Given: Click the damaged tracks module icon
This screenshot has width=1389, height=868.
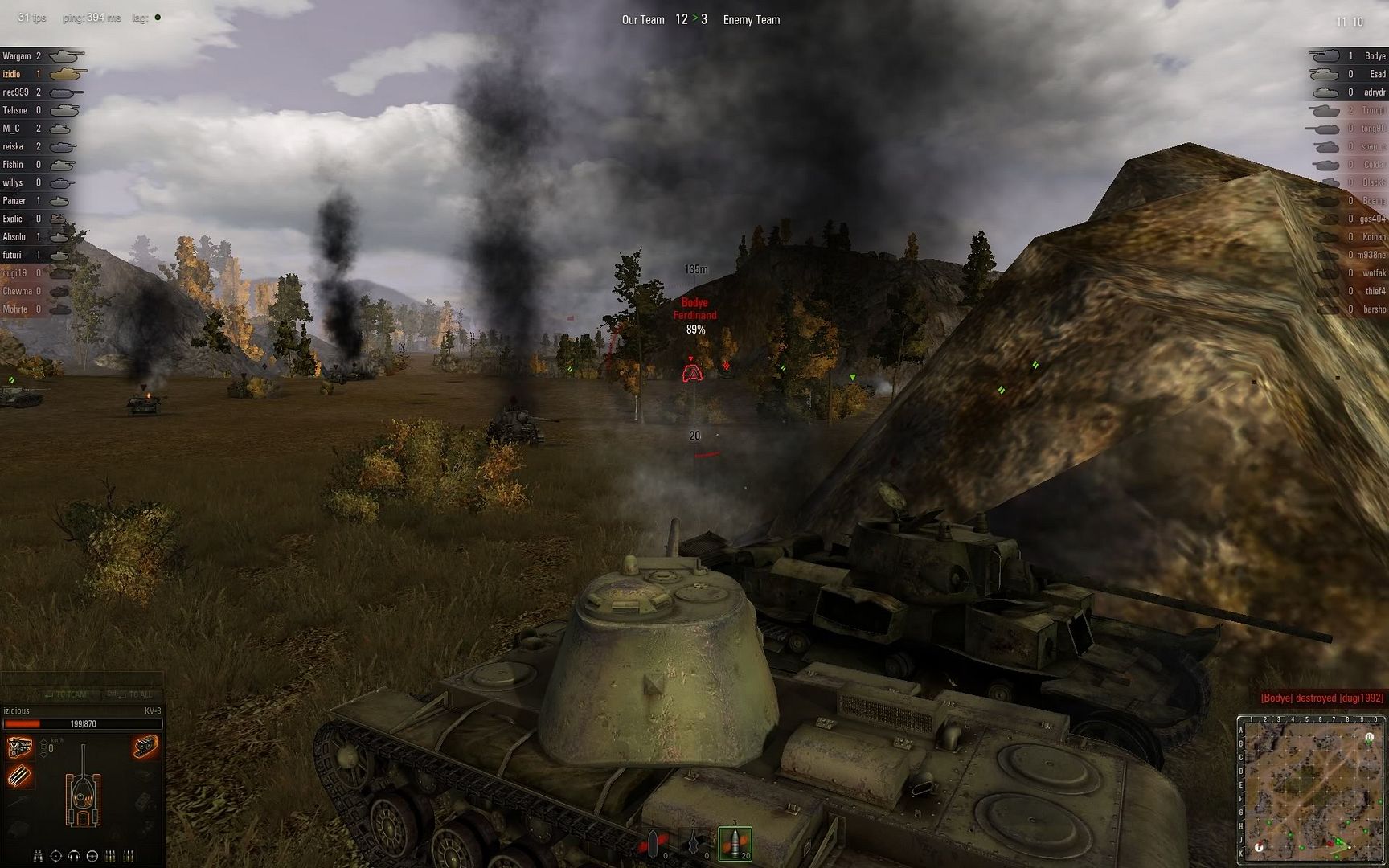Looking at the screenshot, I should click(145, 748).
